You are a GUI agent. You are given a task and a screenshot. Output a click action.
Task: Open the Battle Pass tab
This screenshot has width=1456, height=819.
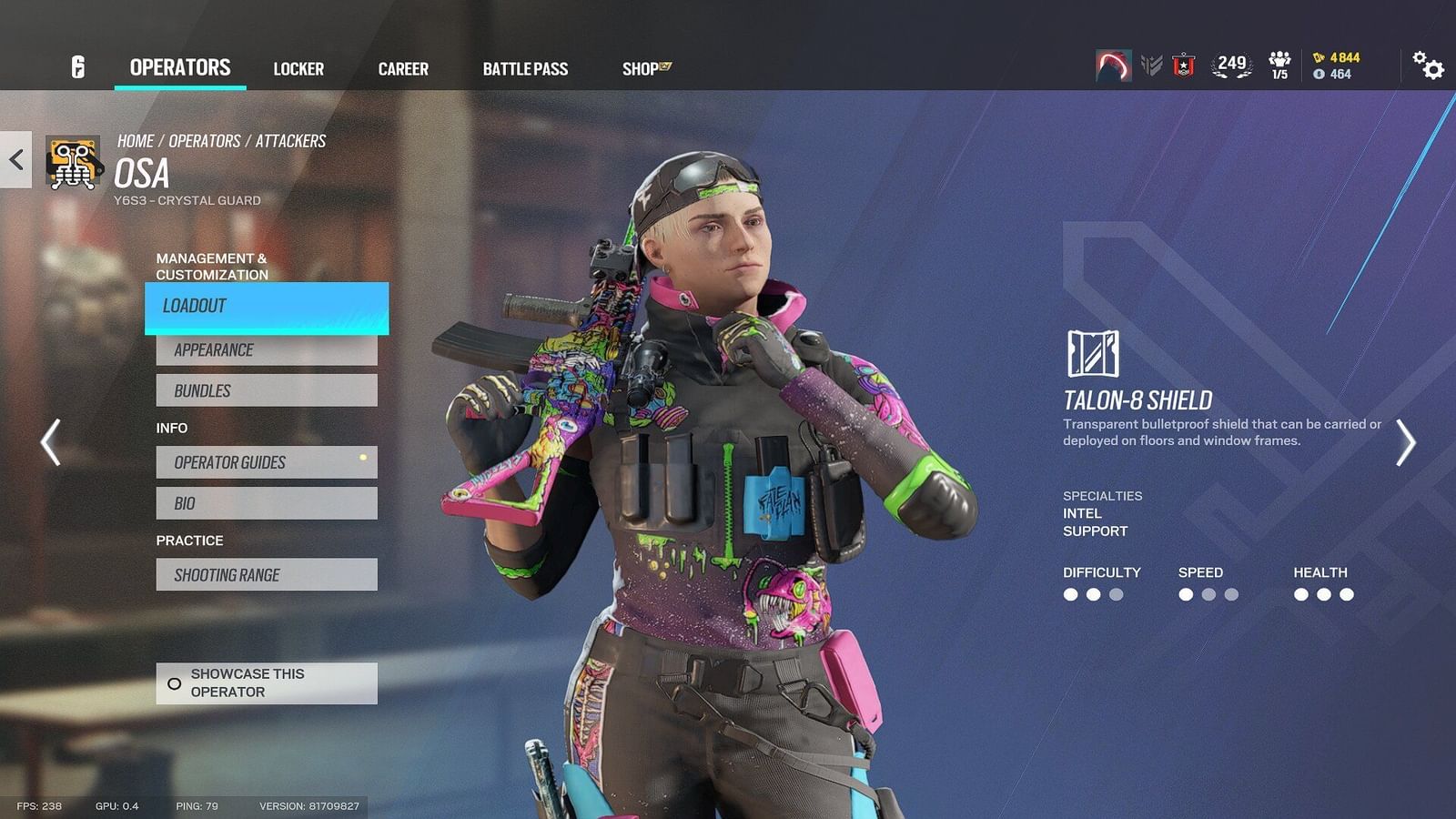pos(525,68)
